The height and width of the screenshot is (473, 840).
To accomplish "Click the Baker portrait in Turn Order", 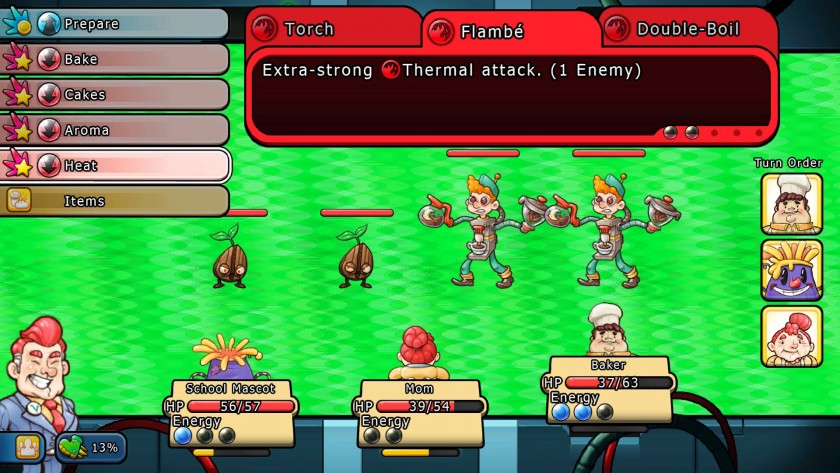I will (x=791, y=204).
